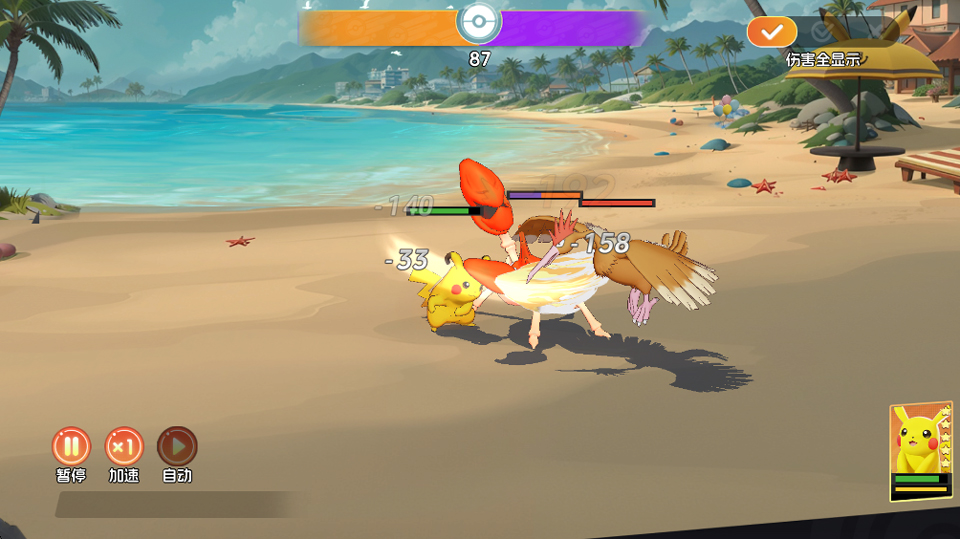Pause the battle with 暂停 button

tap(71, 446)
